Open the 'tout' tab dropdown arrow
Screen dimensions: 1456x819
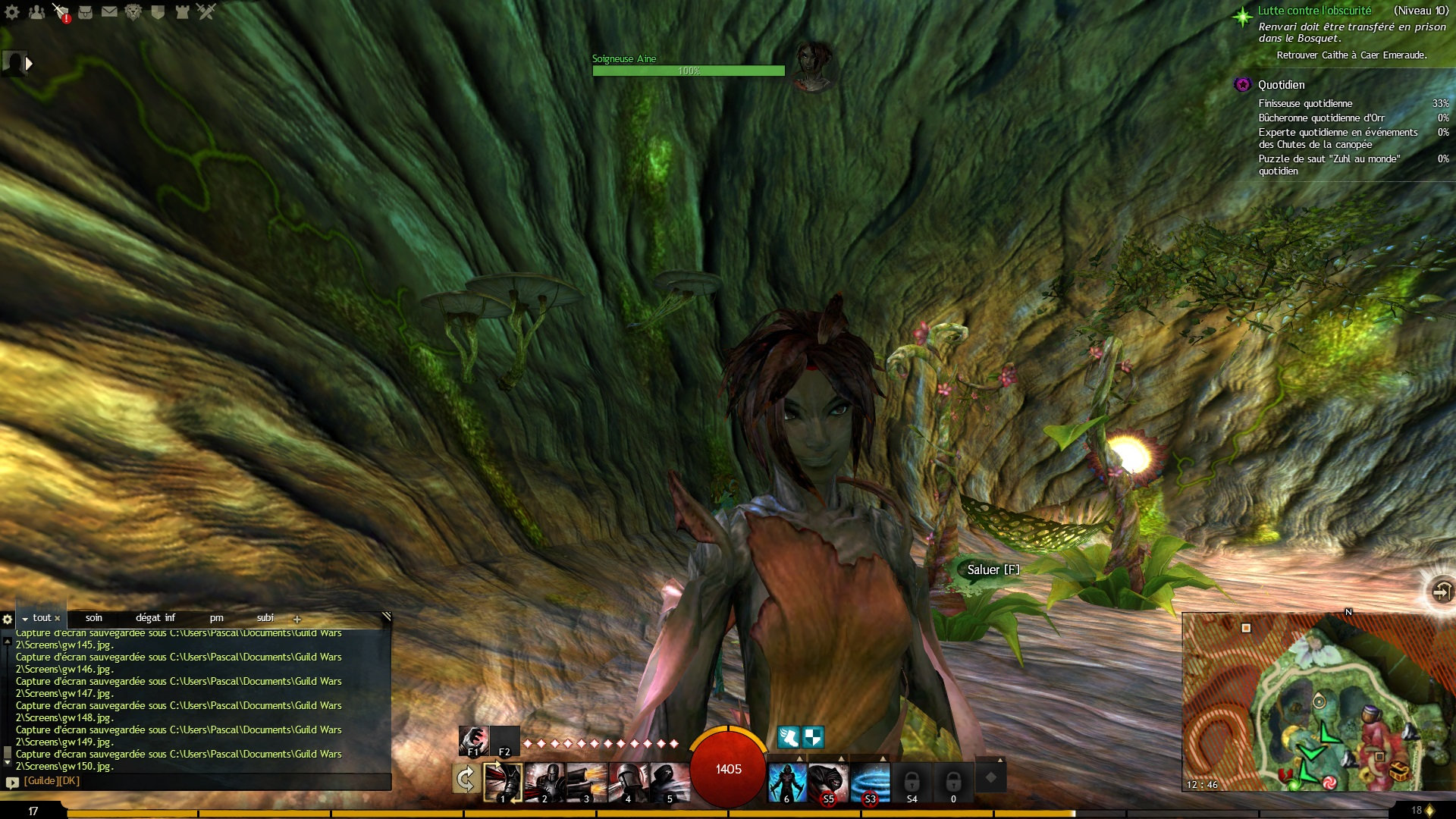tap(25, 618)
